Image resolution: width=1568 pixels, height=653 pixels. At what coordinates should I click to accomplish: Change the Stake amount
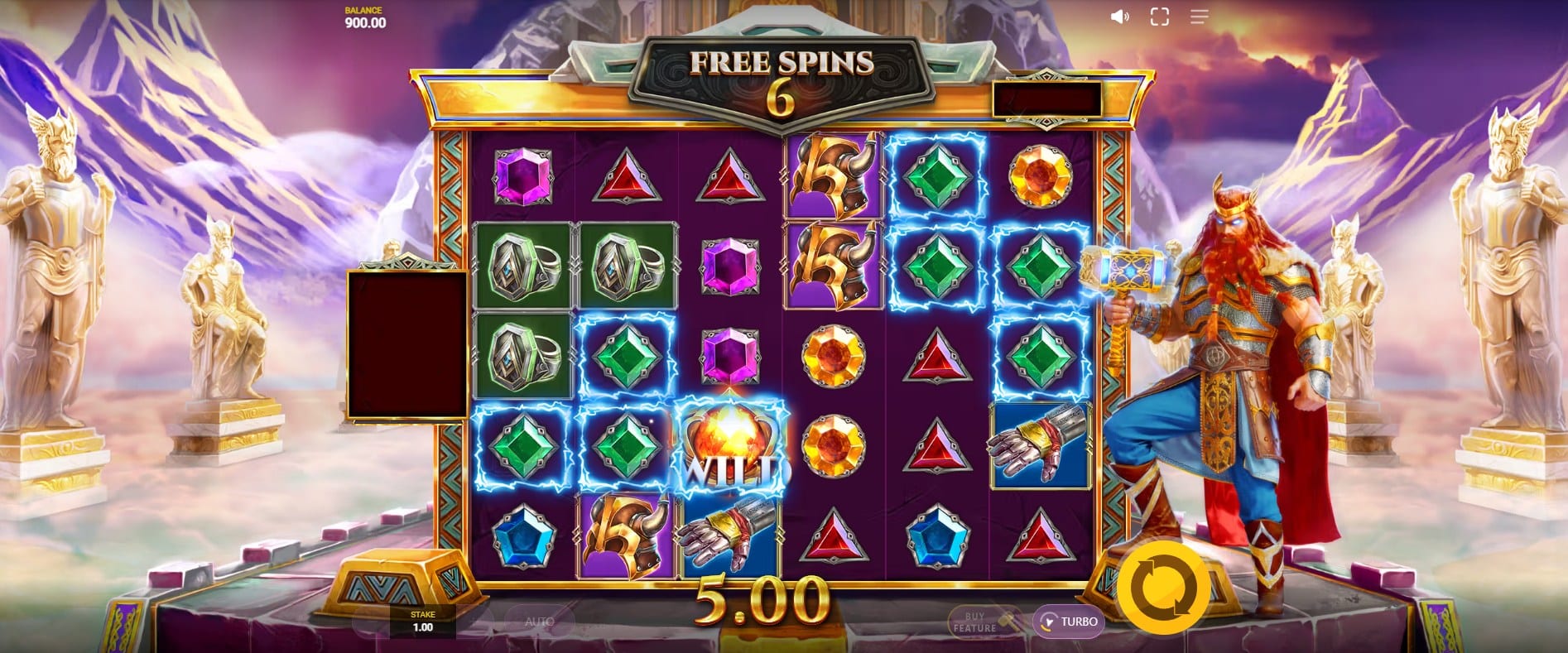tap(422, 622)
